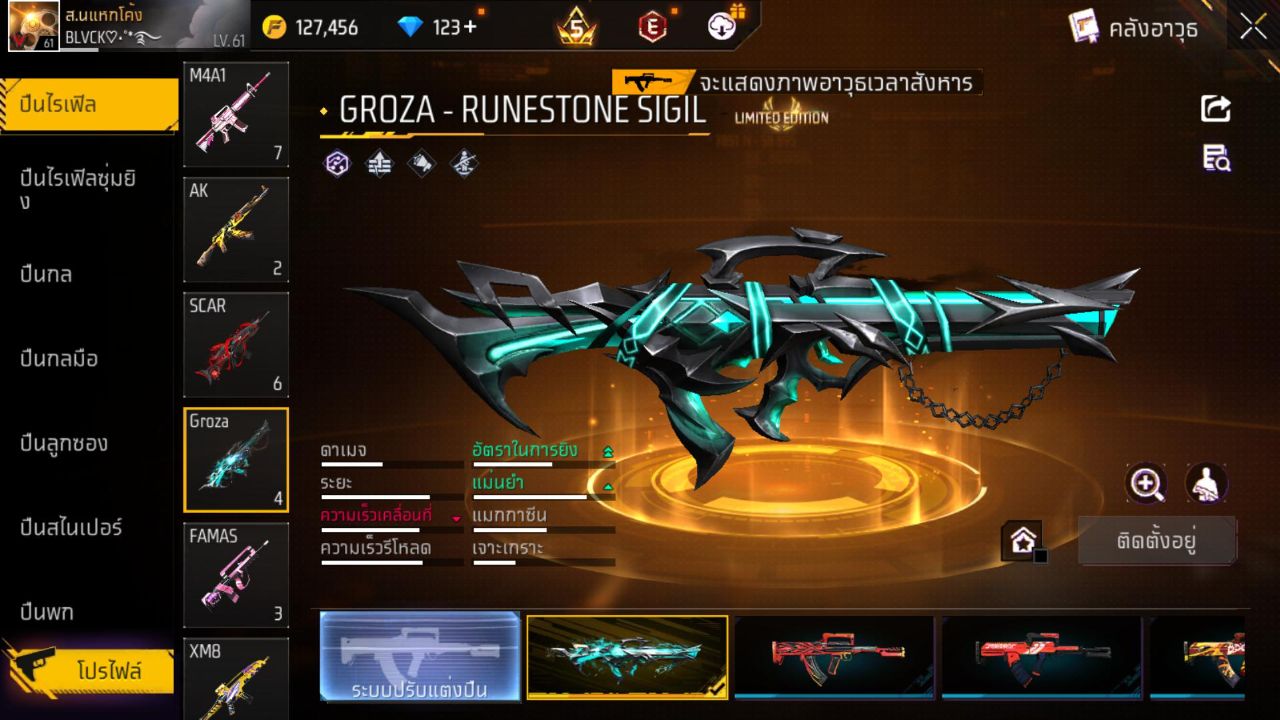Tap the share weapon icon
The image size is (1280, 720).
pyautogui.click(x=1214, y=110)
